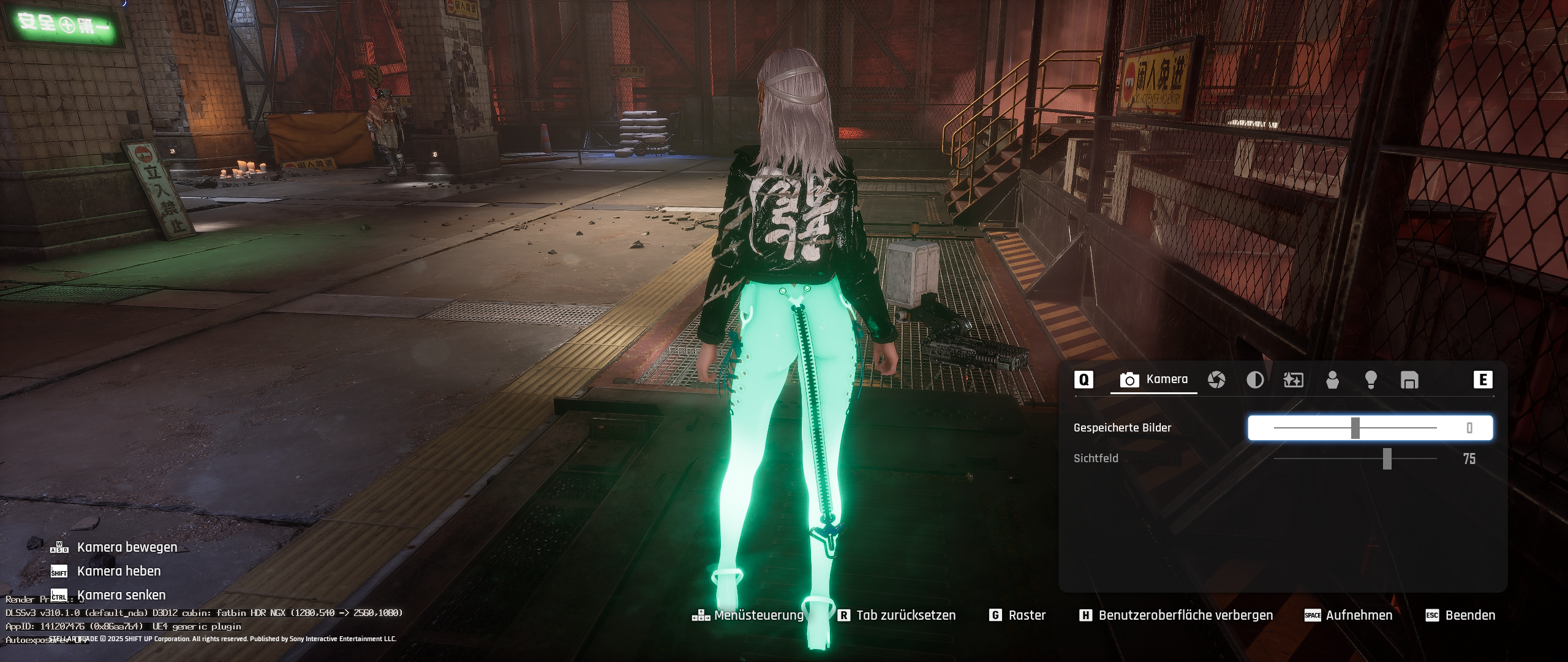1568x662 pixels.
Task: Adjust the Gespeicherte Bilder slider
Action: click(x=1355, y=428)
